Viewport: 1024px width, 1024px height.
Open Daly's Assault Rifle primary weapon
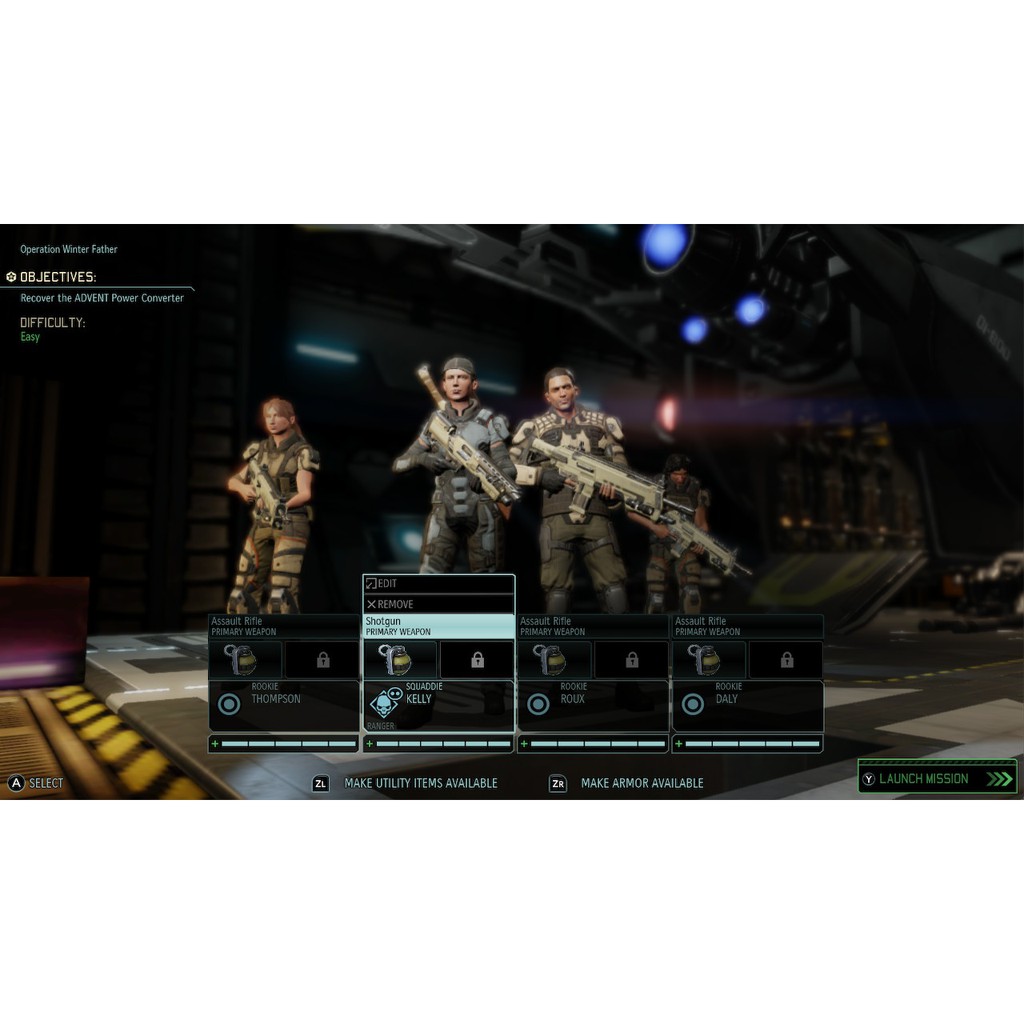(747, 626)
